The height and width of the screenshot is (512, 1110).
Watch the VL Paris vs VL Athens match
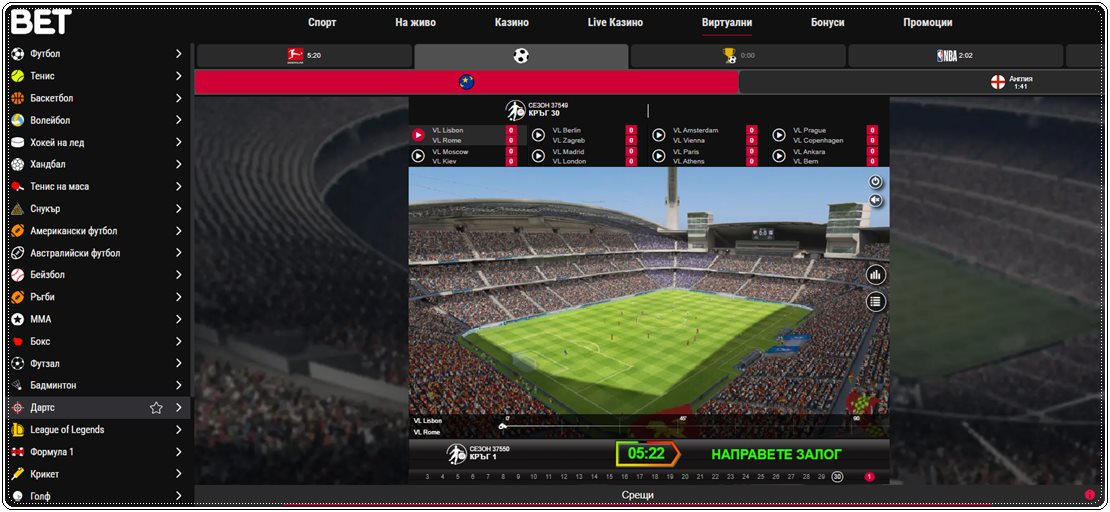(659, 156)
